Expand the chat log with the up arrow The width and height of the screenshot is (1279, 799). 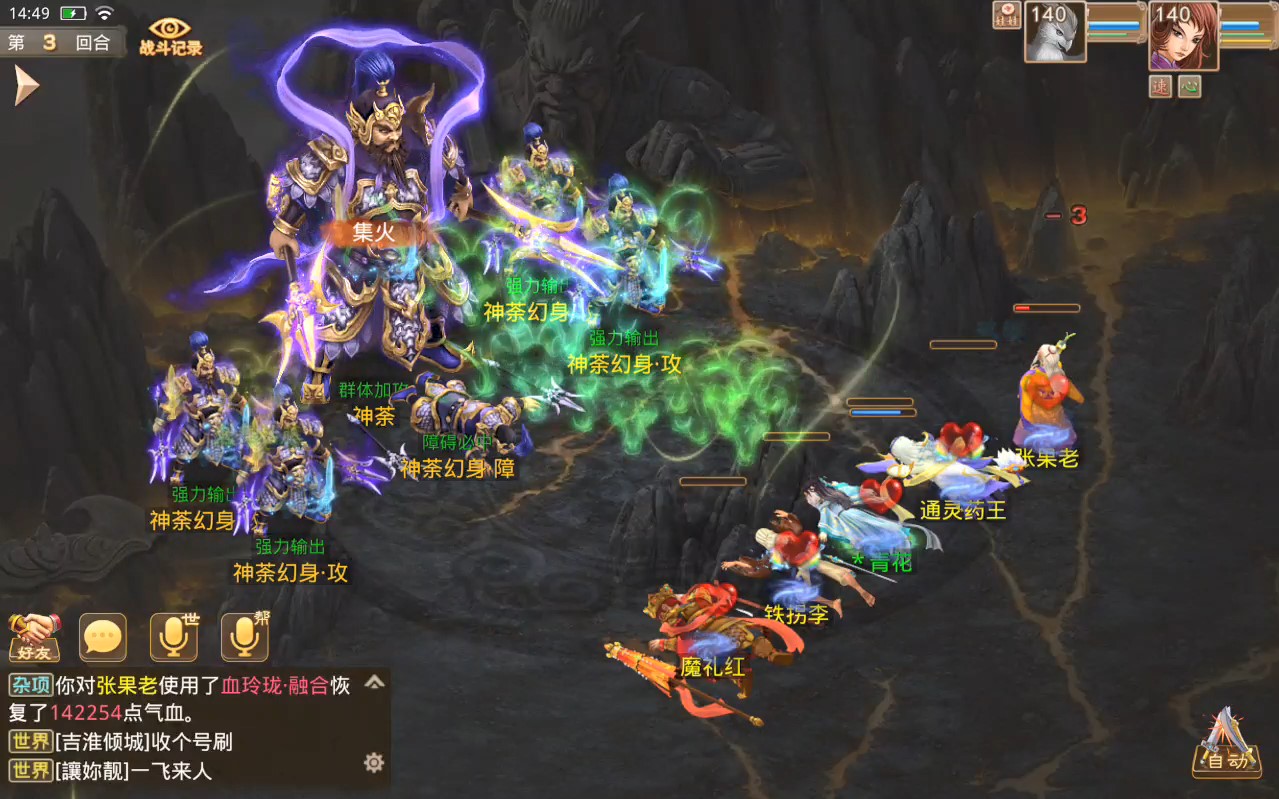[374, 682]
